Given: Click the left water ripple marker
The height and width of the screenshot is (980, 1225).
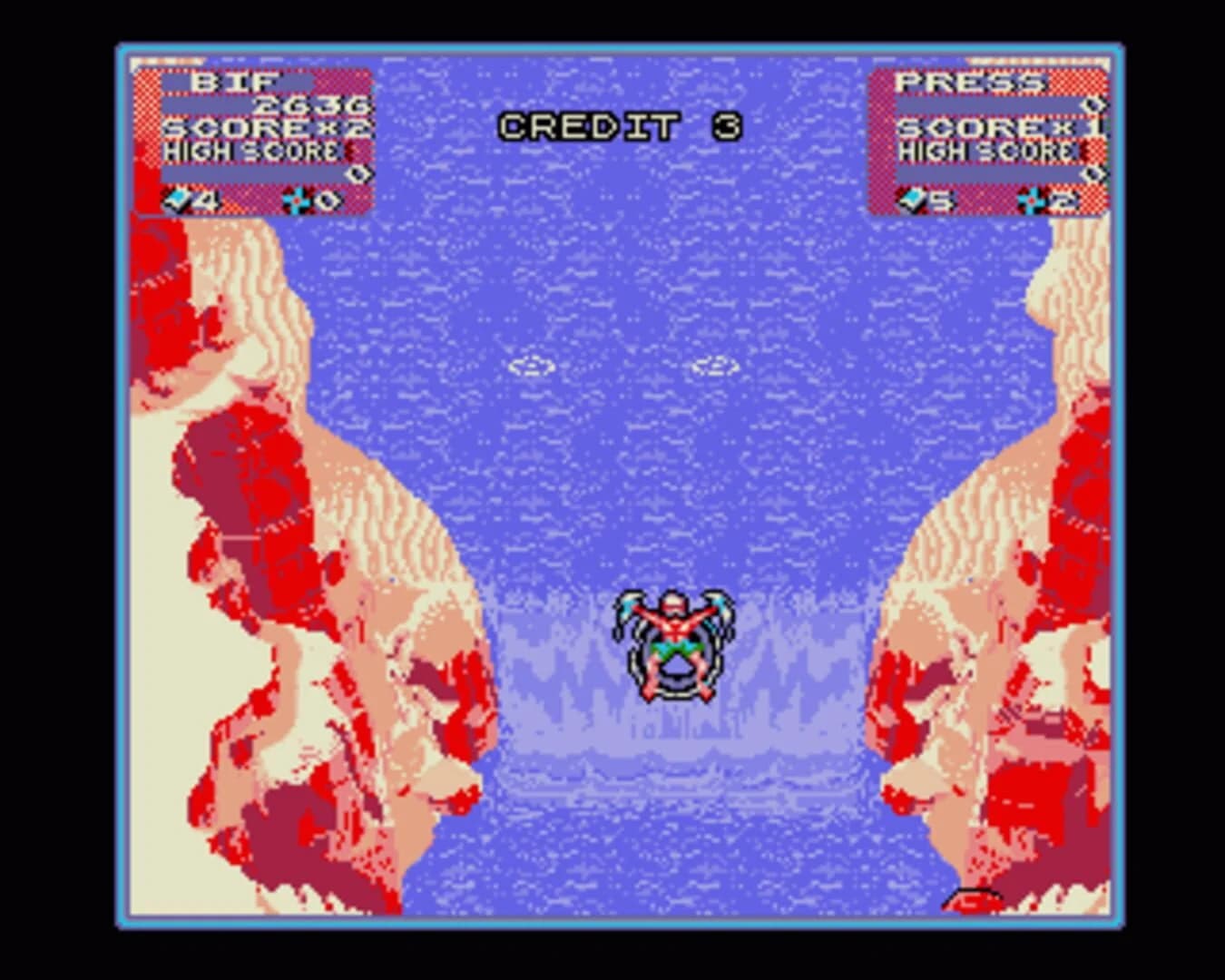Looking at the screenshot, I should pyautogui.click(x=531, y=367).
